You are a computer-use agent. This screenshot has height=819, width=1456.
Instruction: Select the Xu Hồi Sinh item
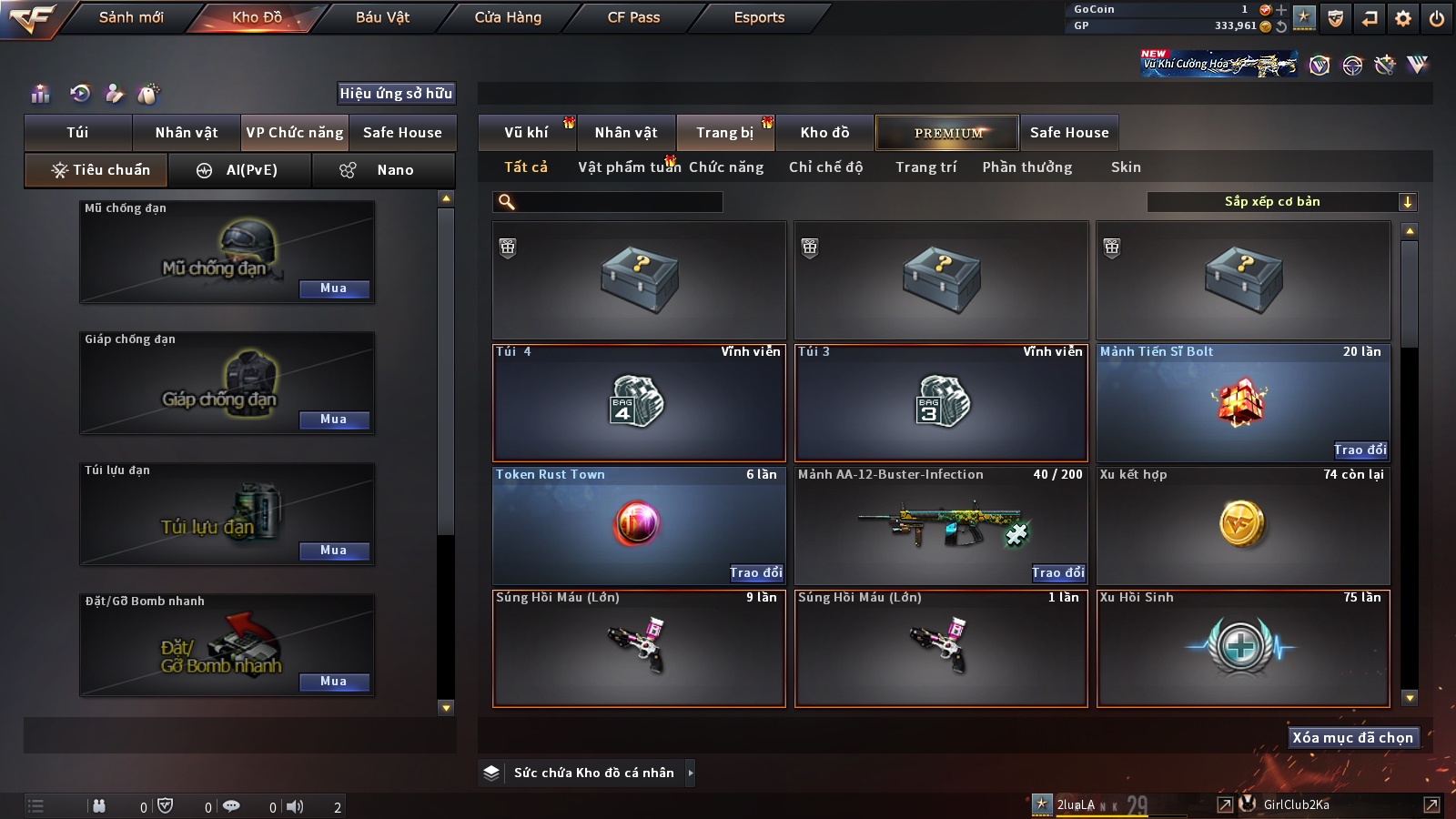coord(1243,648)
